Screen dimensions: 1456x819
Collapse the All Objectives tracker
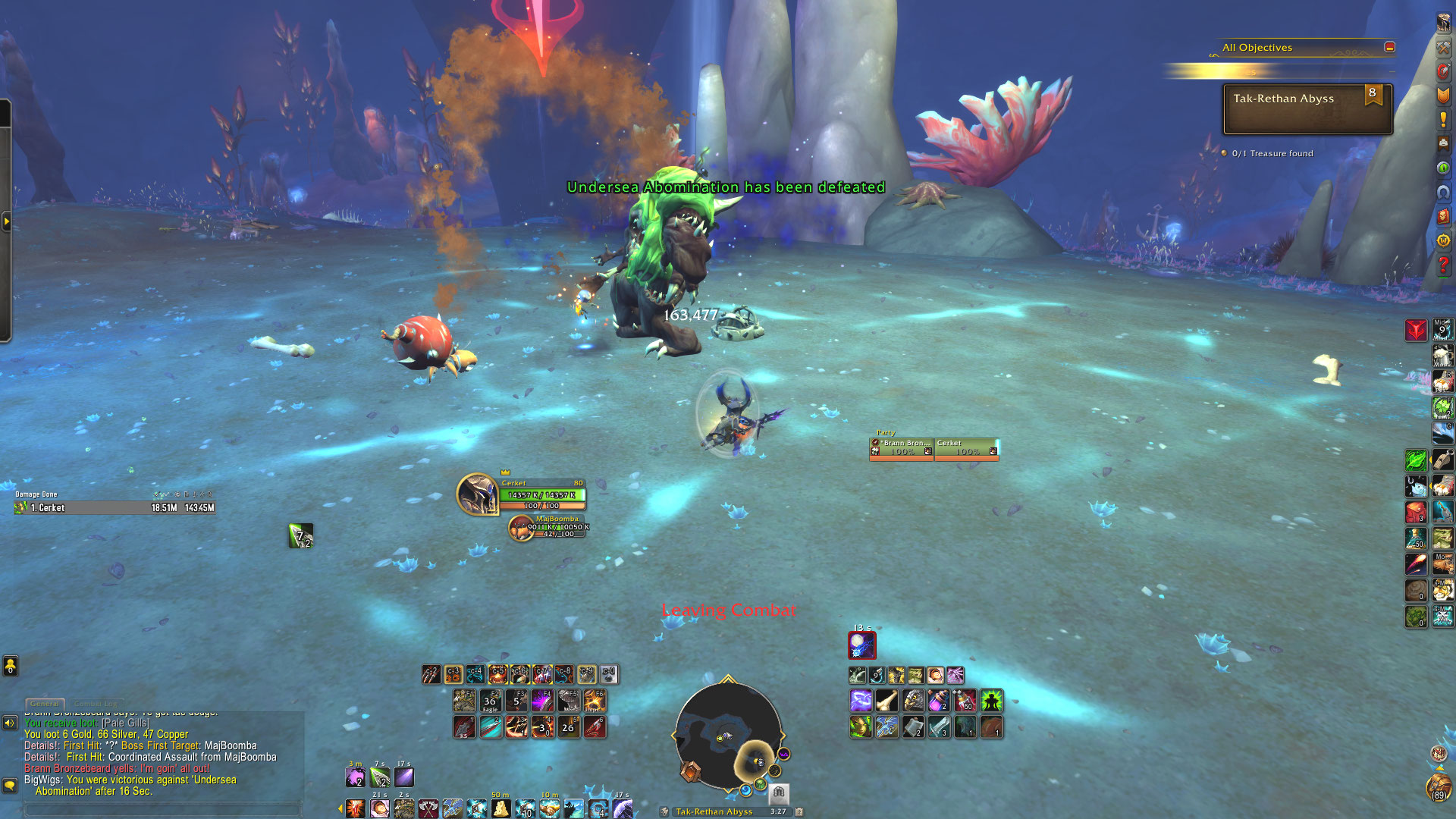[x=1389, y=47]
